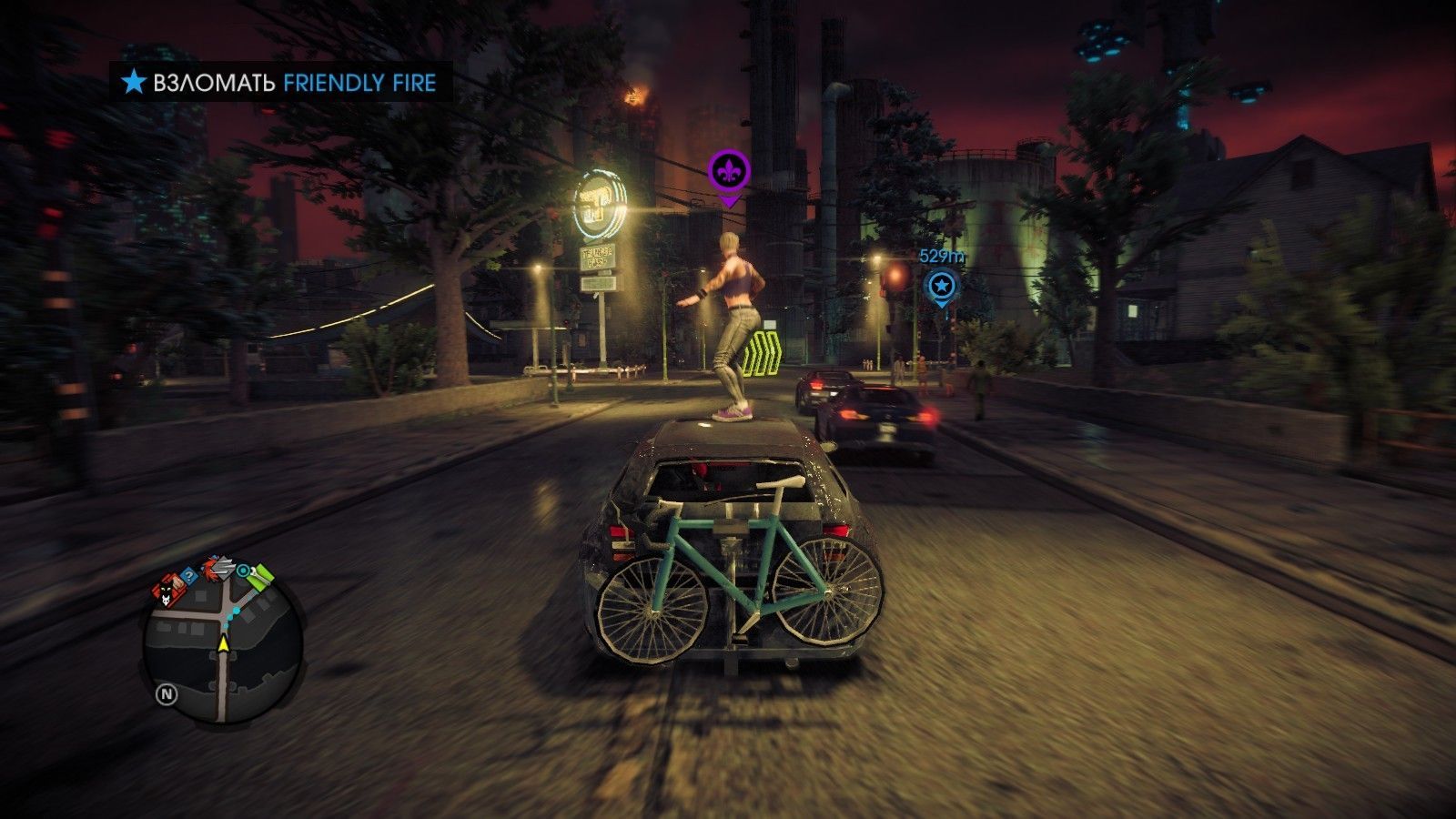
Task: Select the green wrench garage icon on minimap
Action: (x=260, y=577)
